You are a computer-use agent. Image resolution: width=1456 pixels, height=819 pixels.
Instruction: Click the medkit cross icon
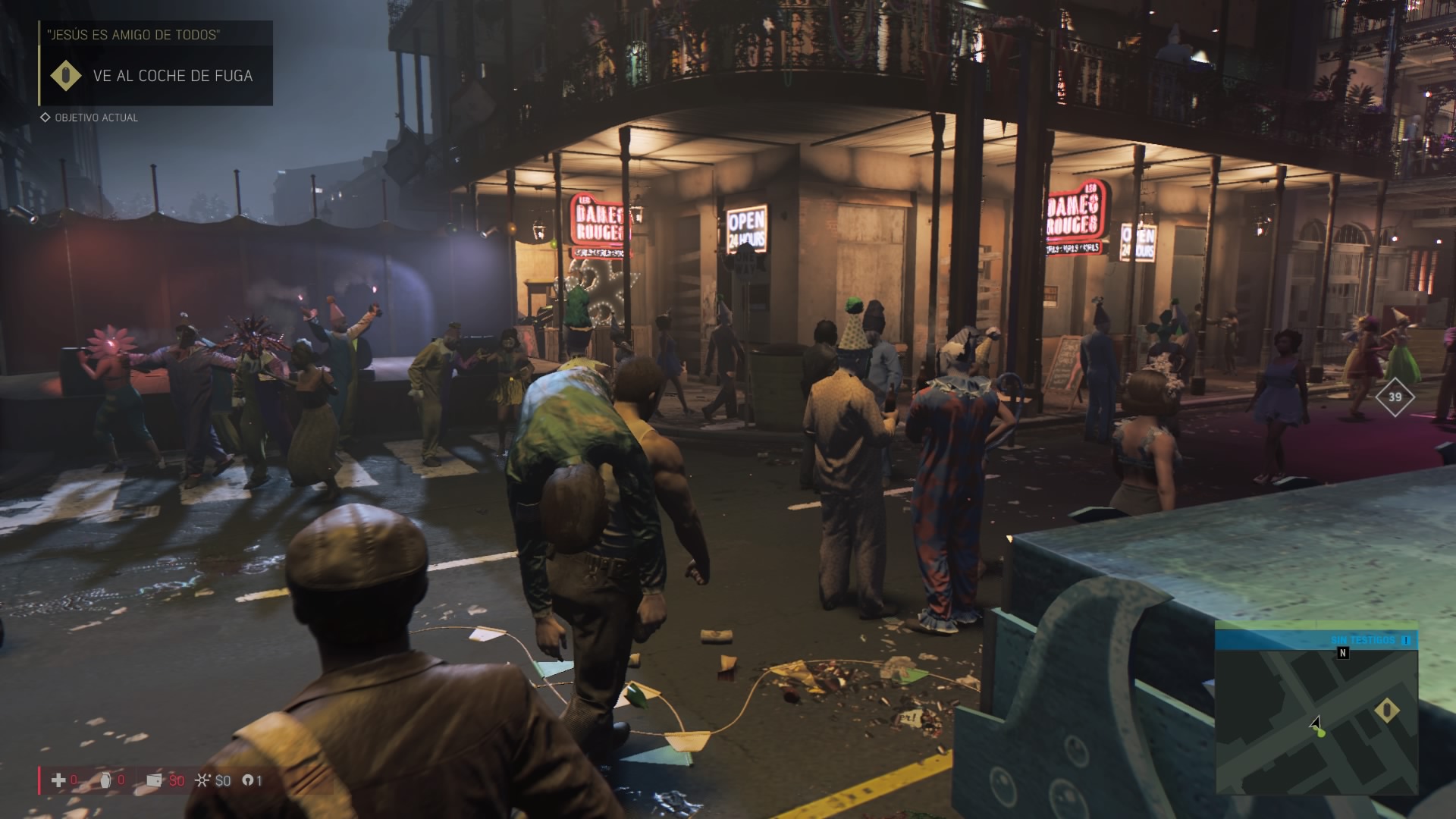point(58,780)
